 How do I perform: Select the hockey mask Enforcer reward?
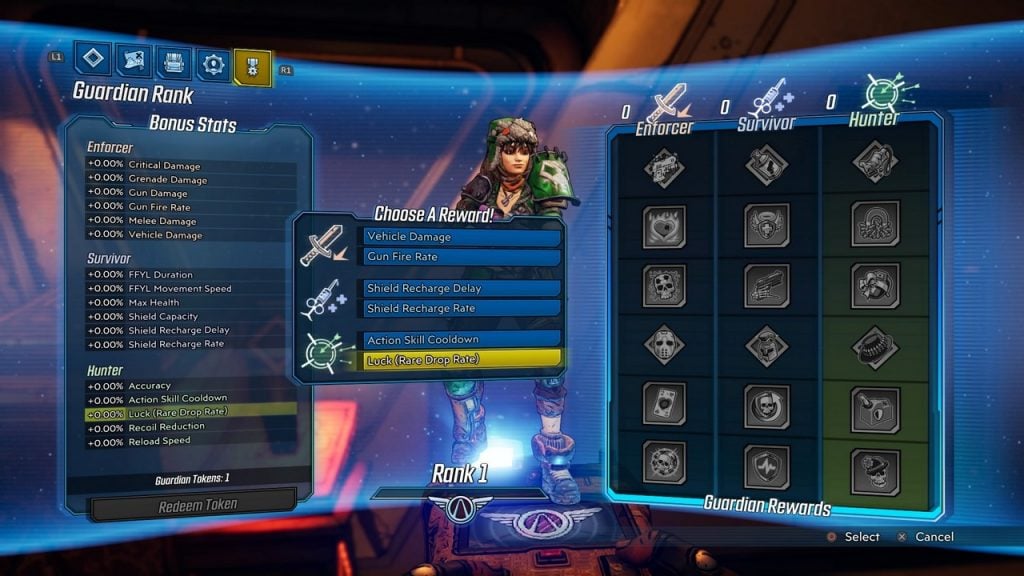664,345
